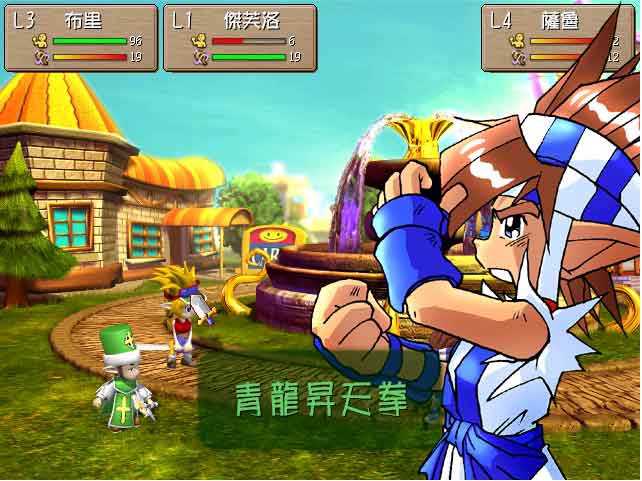
Task: Select 布里's L3 status panel
Action: pyautogui.click(x=81, y=38)
